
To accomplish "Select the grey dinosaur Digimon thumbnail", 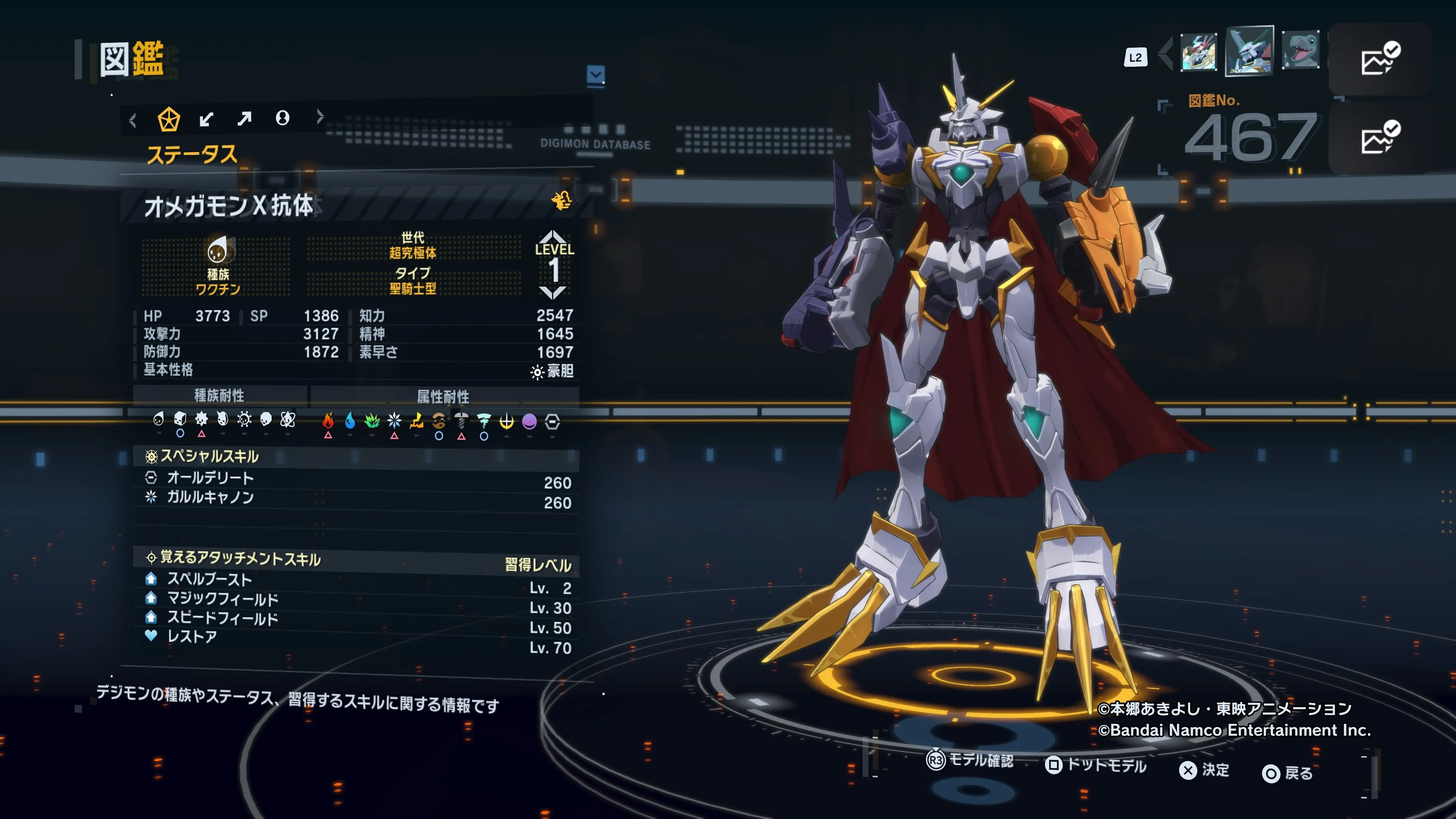I will click(x=1301, y=50).
